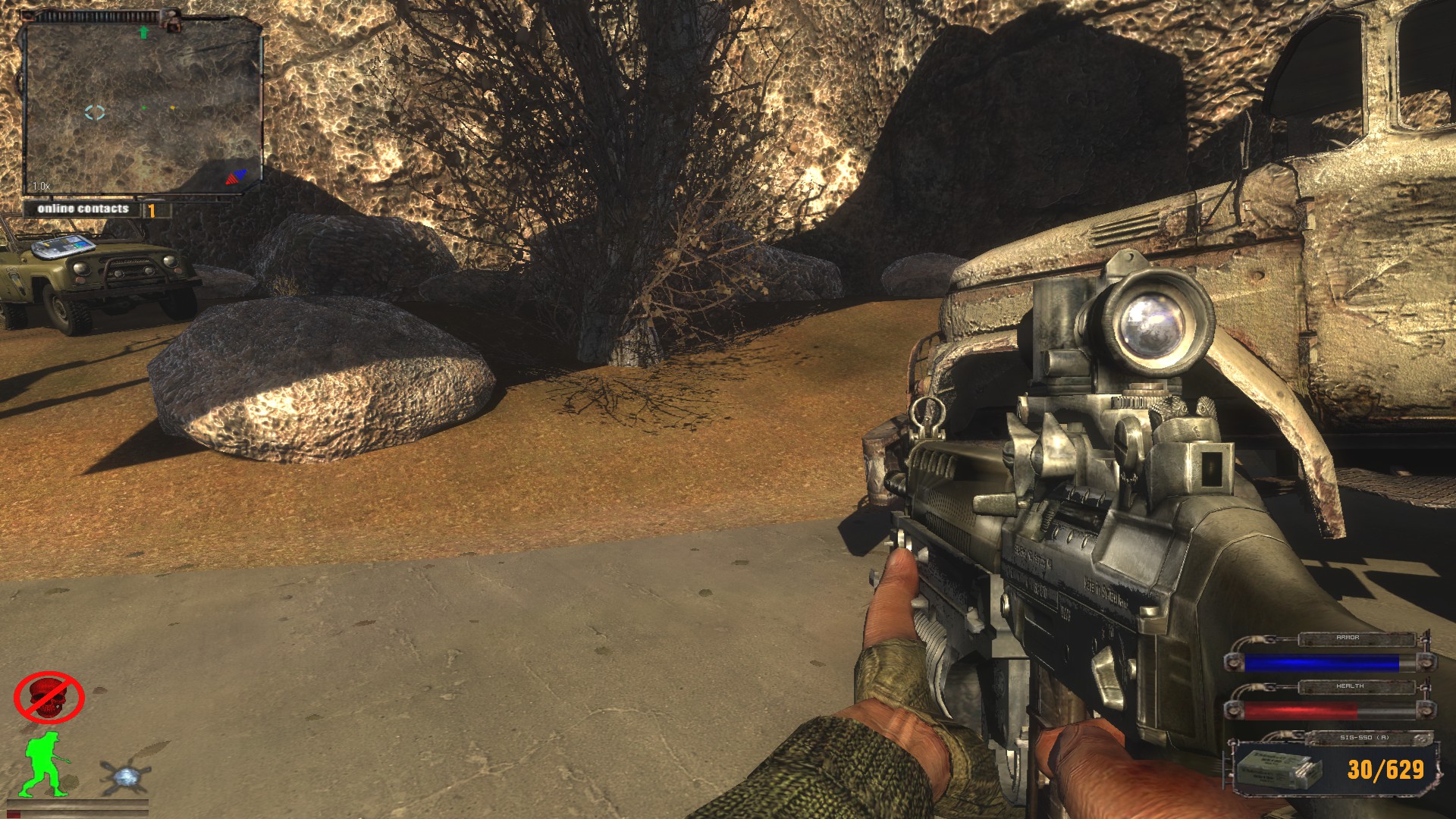1456x819 pixels.
Task: Click the crossed-out red skull icon
Action: point(49,697)
